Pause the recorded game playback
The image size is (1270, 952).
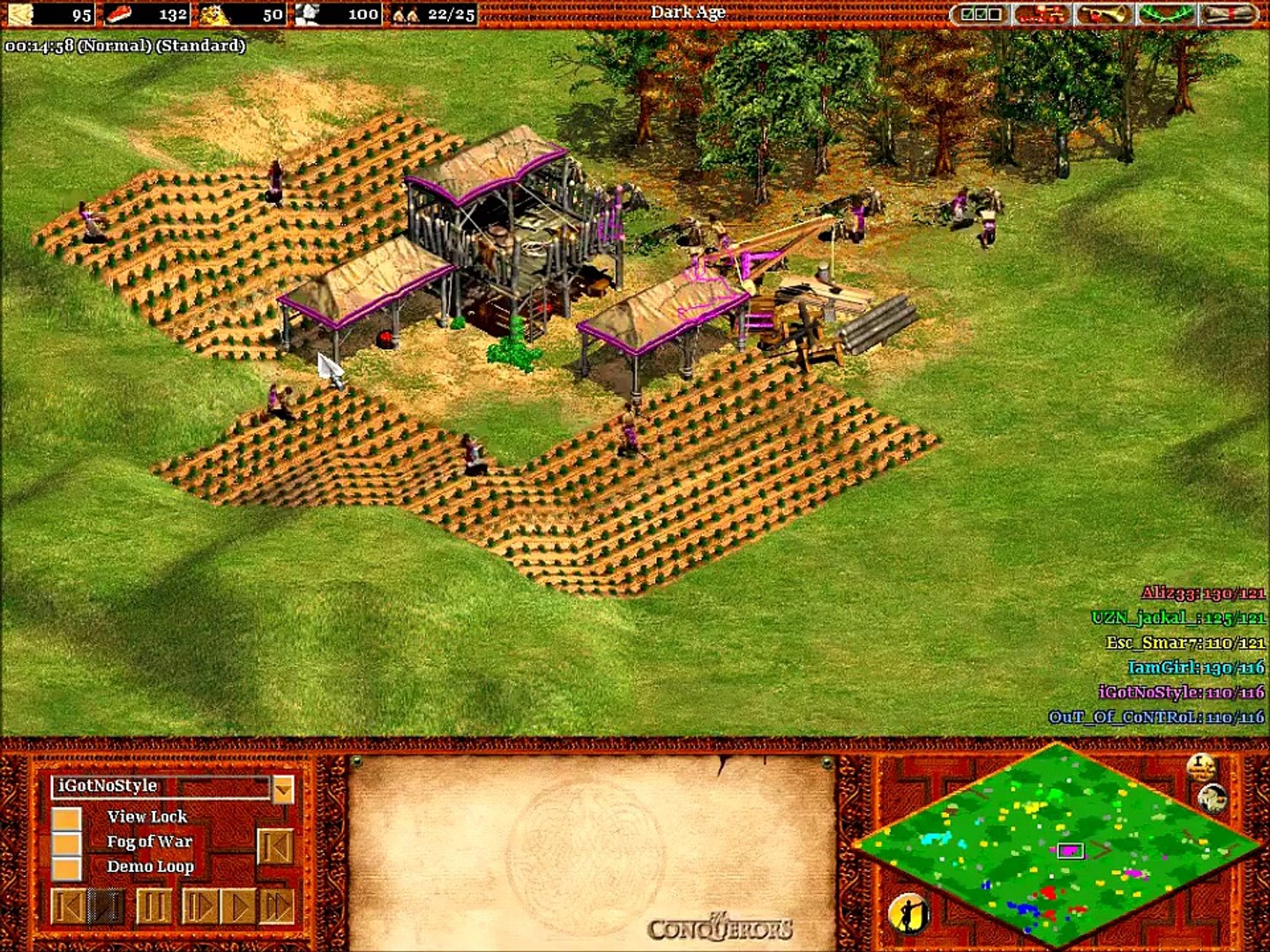click(153, 905)
